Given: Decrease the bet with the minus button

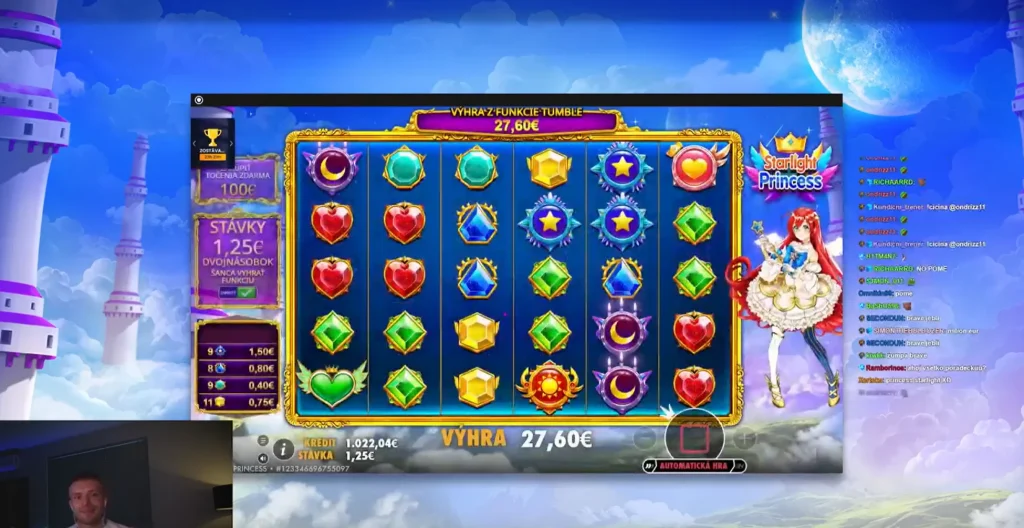Looking at the screenshot, I should coord(646,438).
